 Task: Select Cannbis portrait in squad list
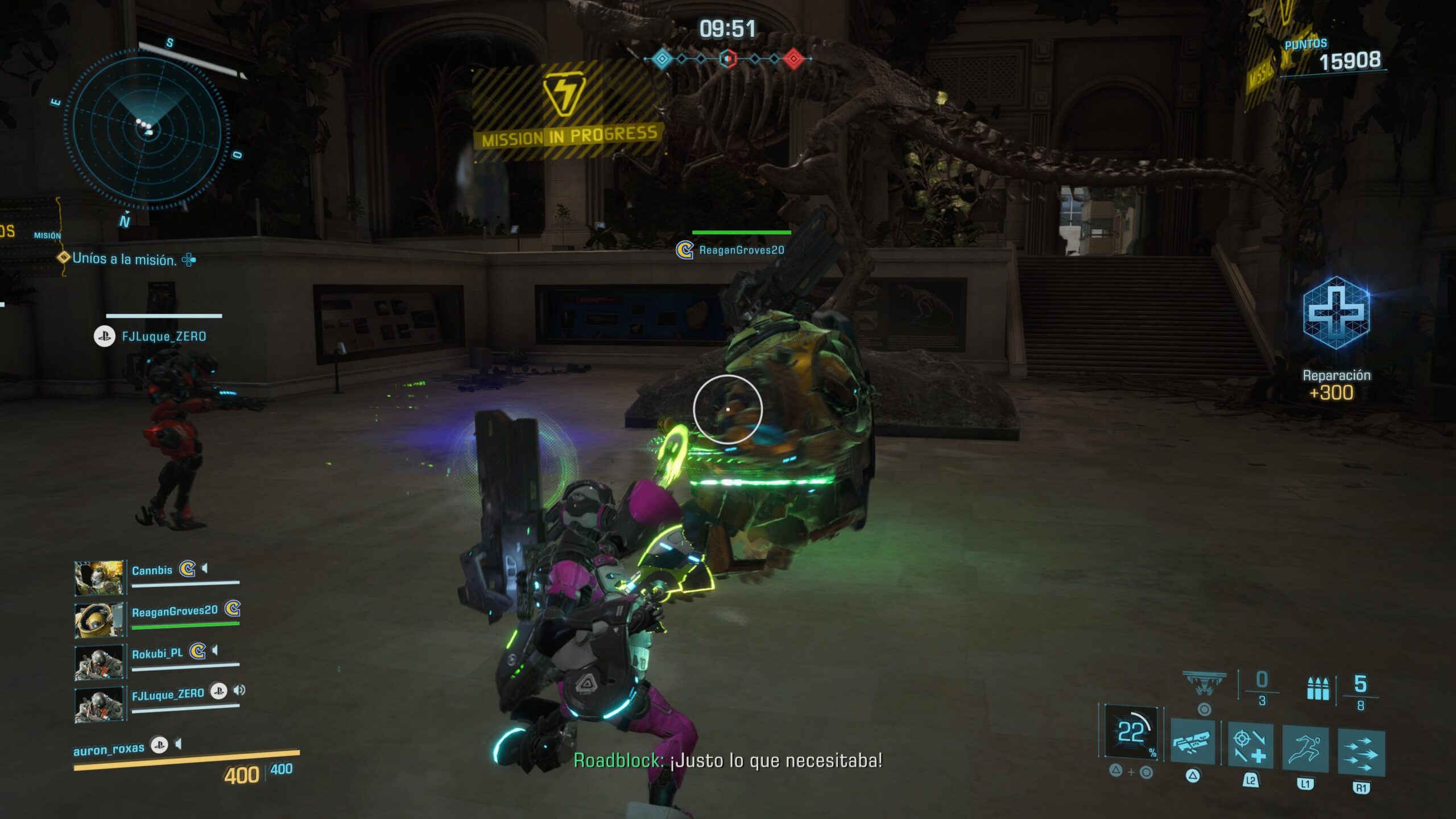coord(99,578)
